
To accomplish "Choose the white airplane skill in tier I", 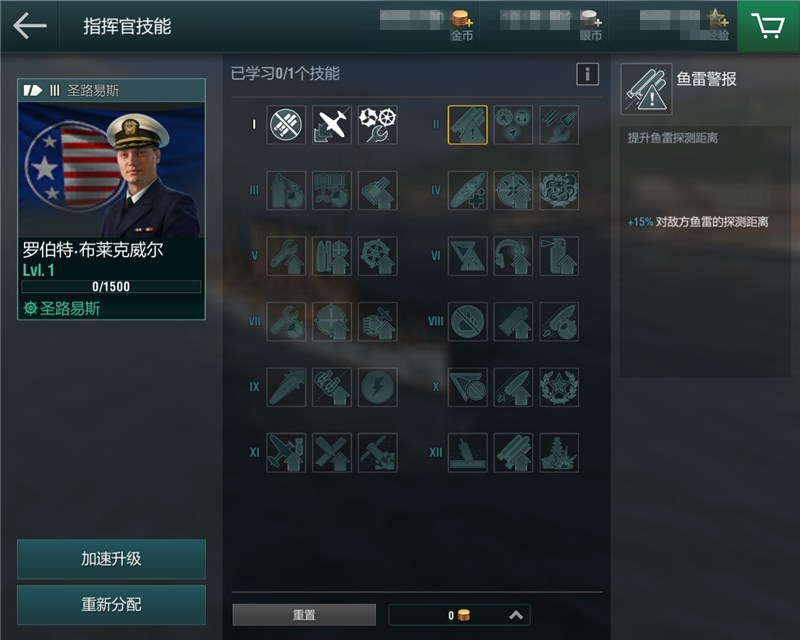I will coord(332,125).
